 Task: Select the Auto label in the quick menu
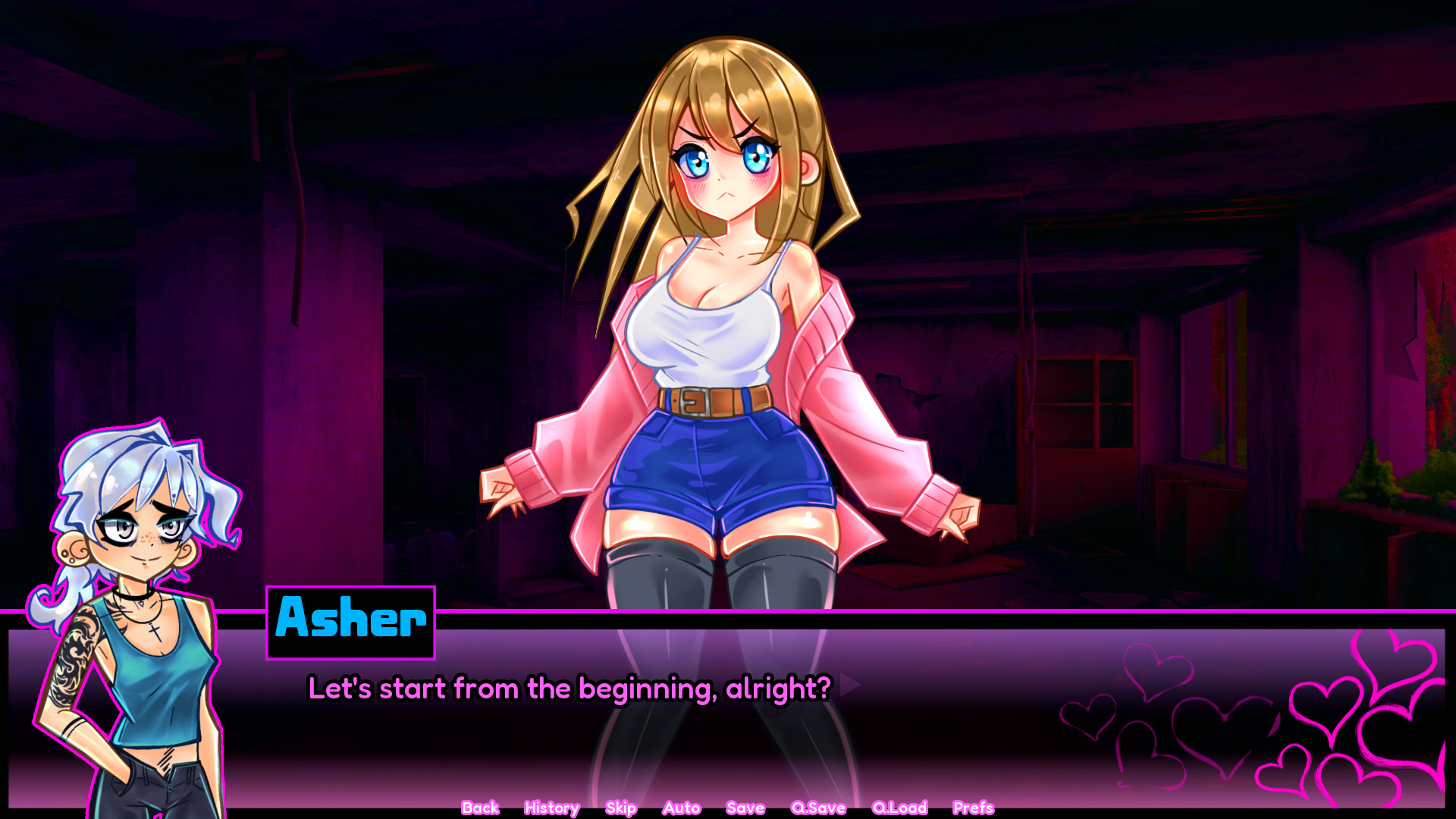[x=681, y=808]
